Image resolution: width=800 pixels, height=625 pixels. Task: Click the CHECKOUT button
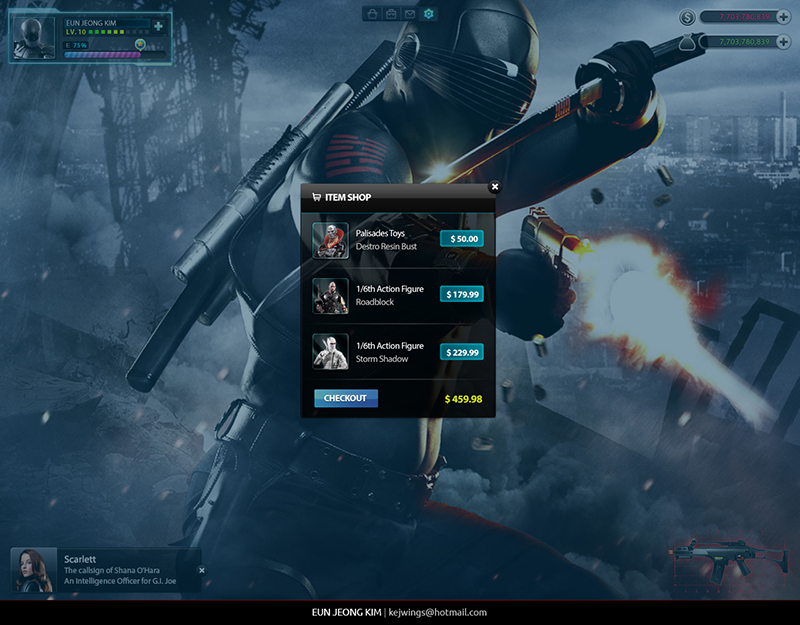click(345, 398)
